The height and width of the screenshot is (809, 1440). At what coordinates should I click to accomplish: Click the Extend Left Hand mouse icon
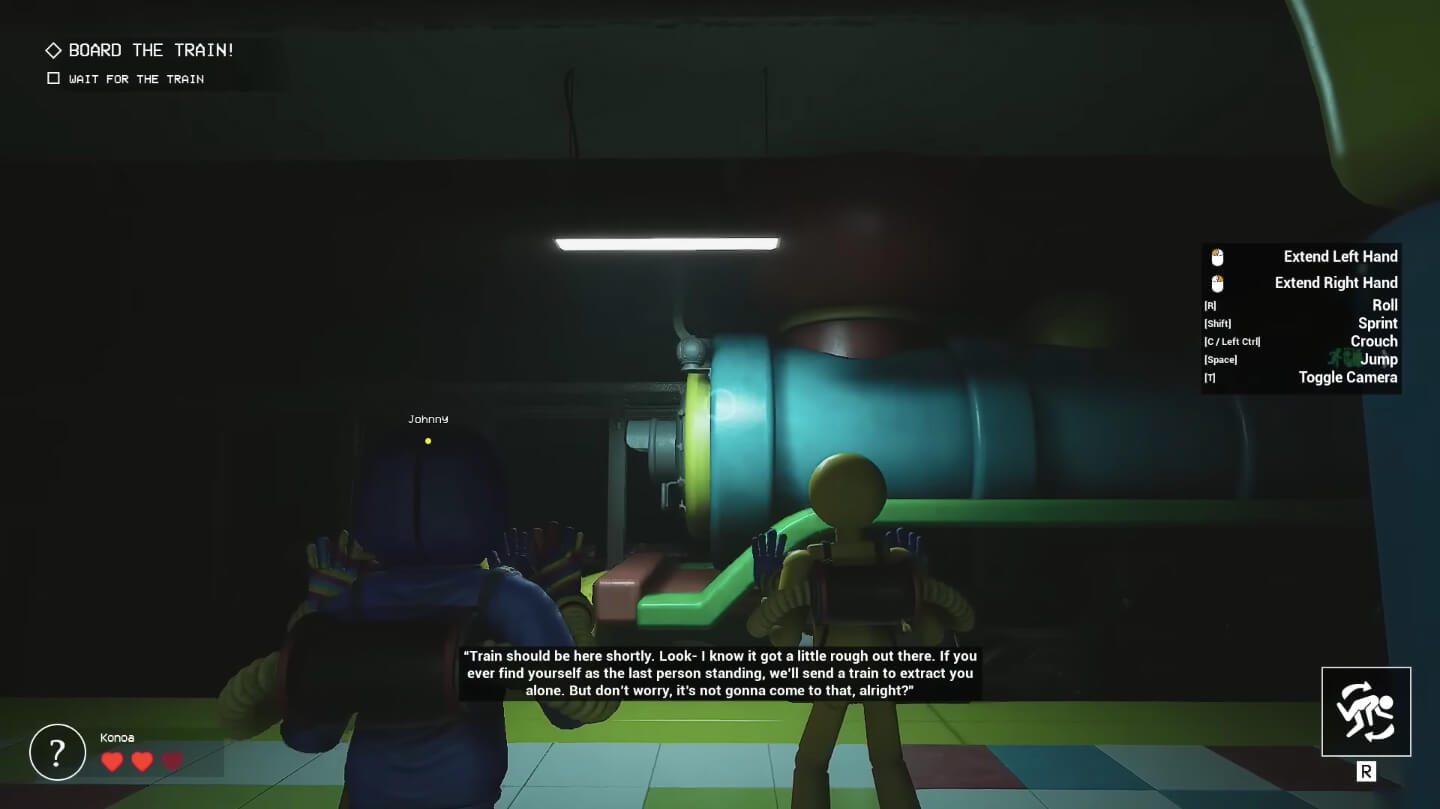pyautogui.click(x=1215, y=256)
